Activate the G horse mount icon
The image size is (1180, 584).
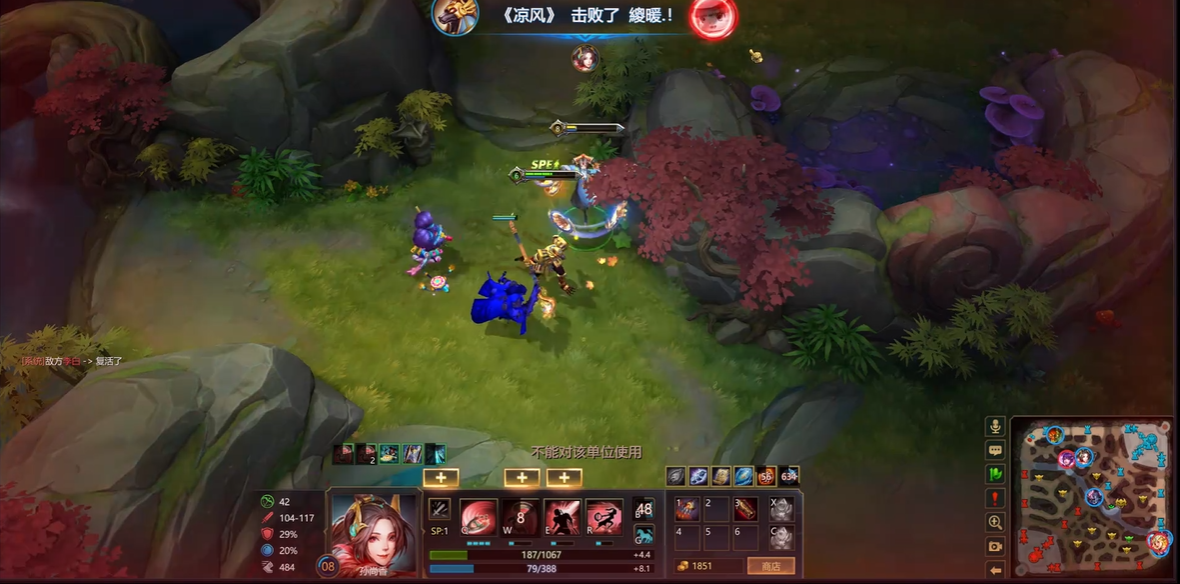[x=644, y=536]
